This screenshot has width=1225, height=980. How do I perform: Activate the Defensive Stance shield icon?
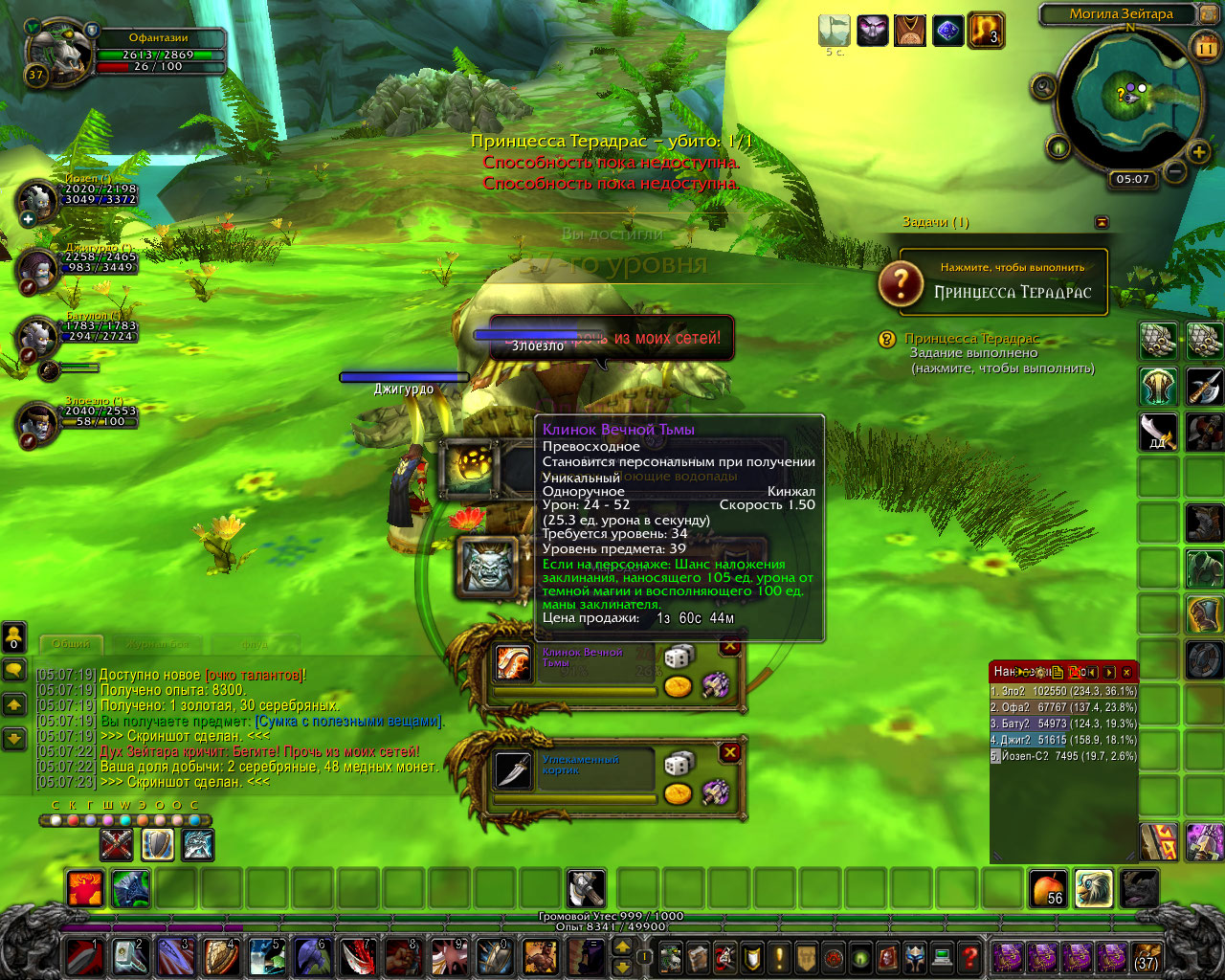[x=158, y=845]
